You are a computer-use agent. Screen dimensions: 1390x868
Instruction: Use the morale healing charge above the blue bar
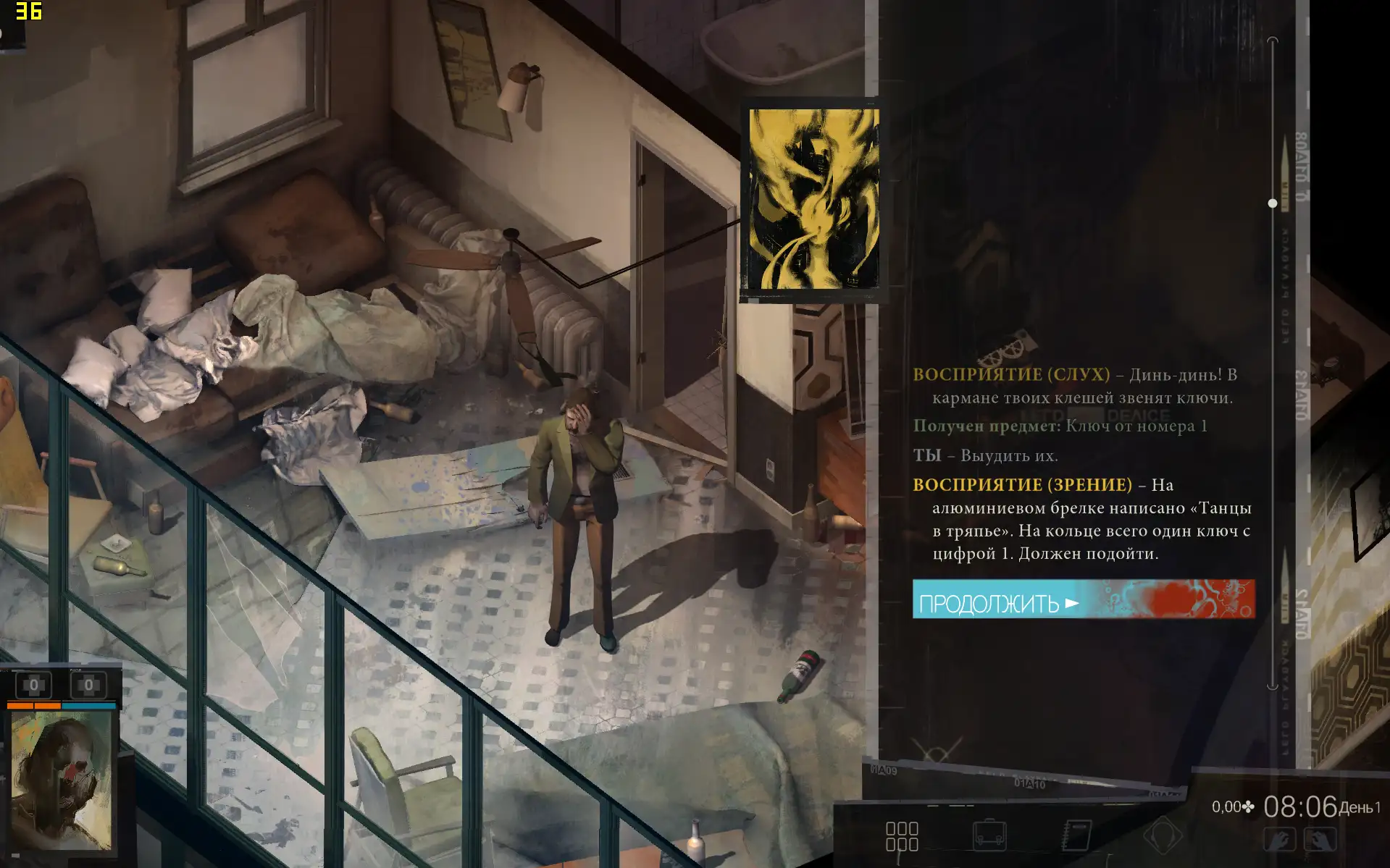click(88, 685)
